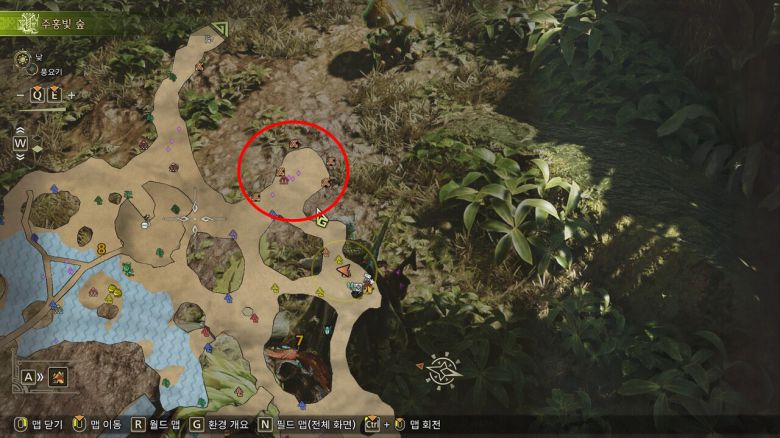Click the compass rose icon
The width and height of the screenshot is (780, 438).
[x=440, y=372]
